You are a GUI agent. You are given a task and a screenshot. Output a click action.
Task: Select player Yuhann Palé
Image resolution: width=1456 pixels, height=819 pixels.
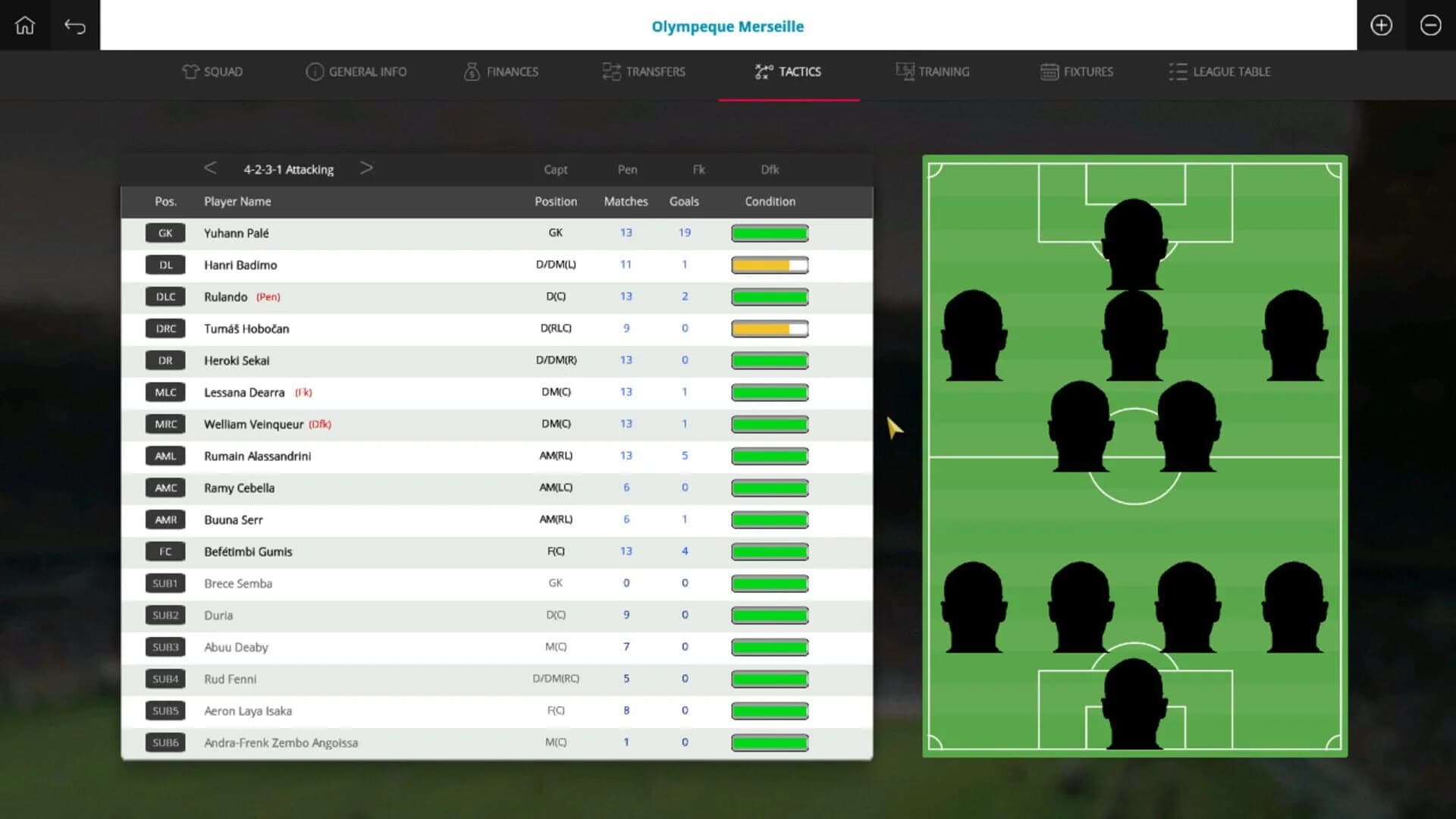(x=236, y=233)
